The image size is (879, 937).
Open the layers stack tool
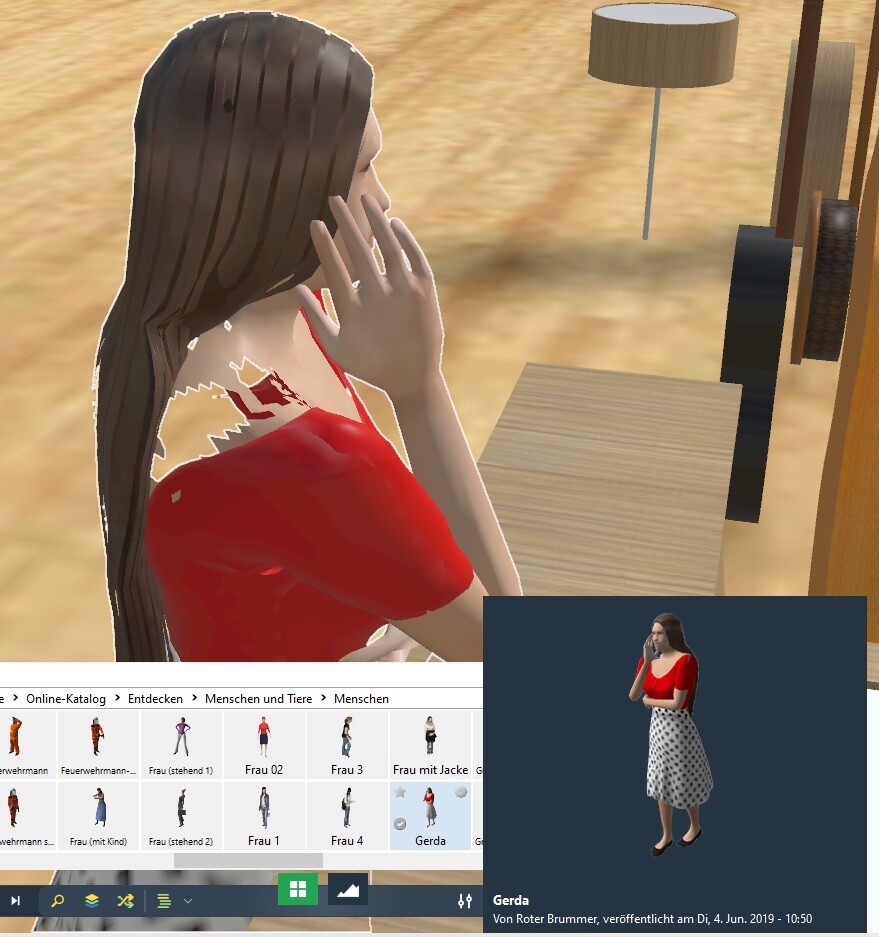tap(92, 900)
